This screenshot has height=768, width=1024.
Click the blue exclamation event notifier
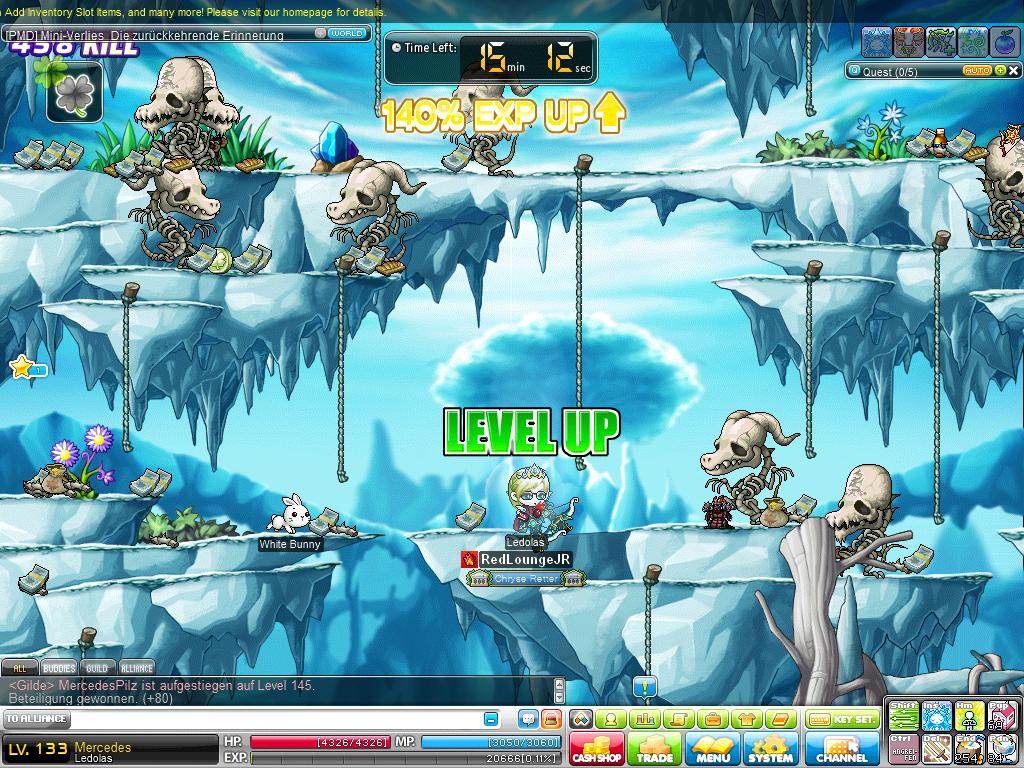[x=645, y=687]
